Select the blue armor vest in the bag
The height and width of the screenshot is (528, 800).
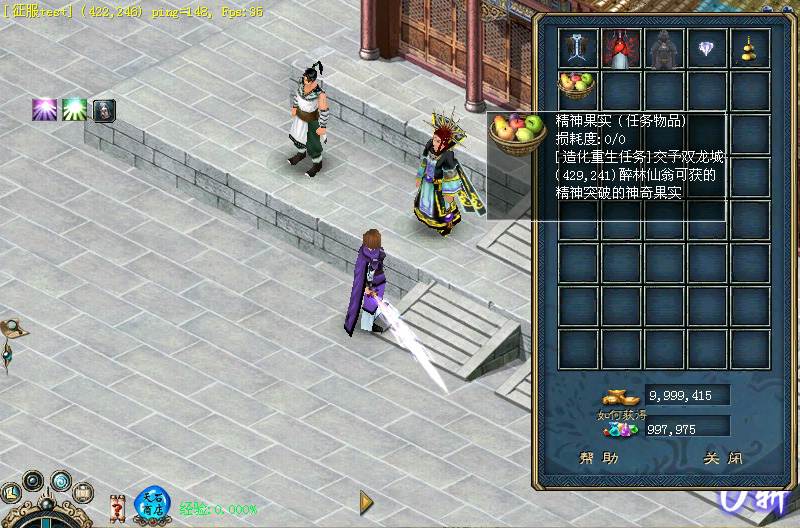[x=578, y=47]
